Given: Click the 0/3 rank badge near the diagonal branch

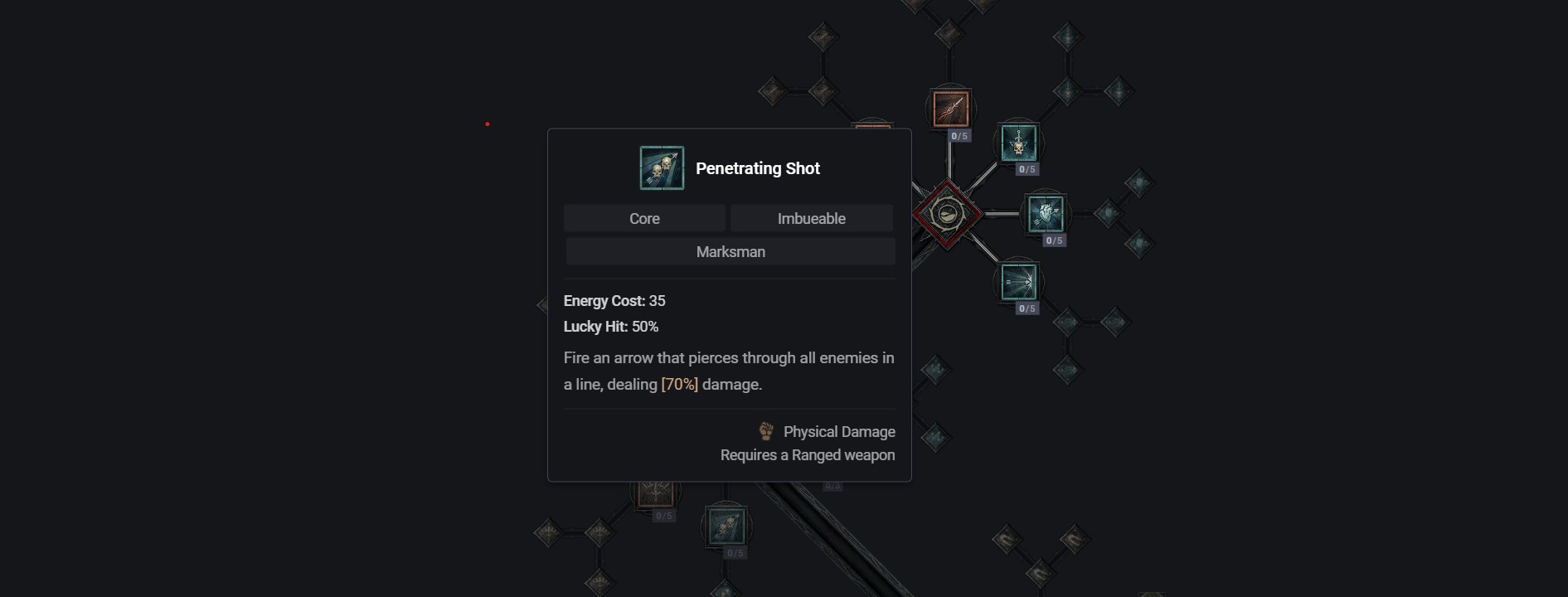Looking at the screenshot, I should [x=832, y=485].
